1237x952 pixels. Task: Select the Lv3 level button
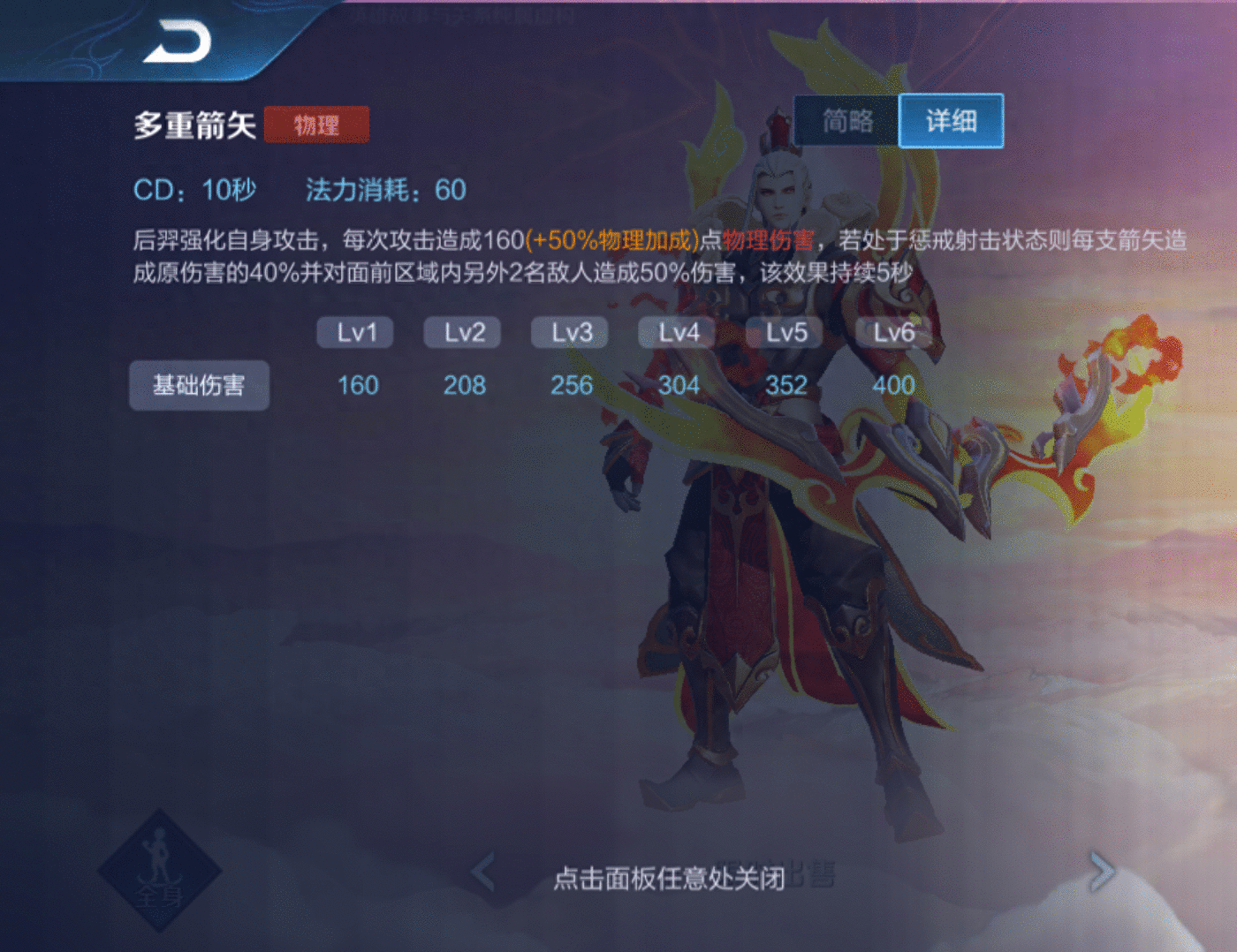pos(569,333)
